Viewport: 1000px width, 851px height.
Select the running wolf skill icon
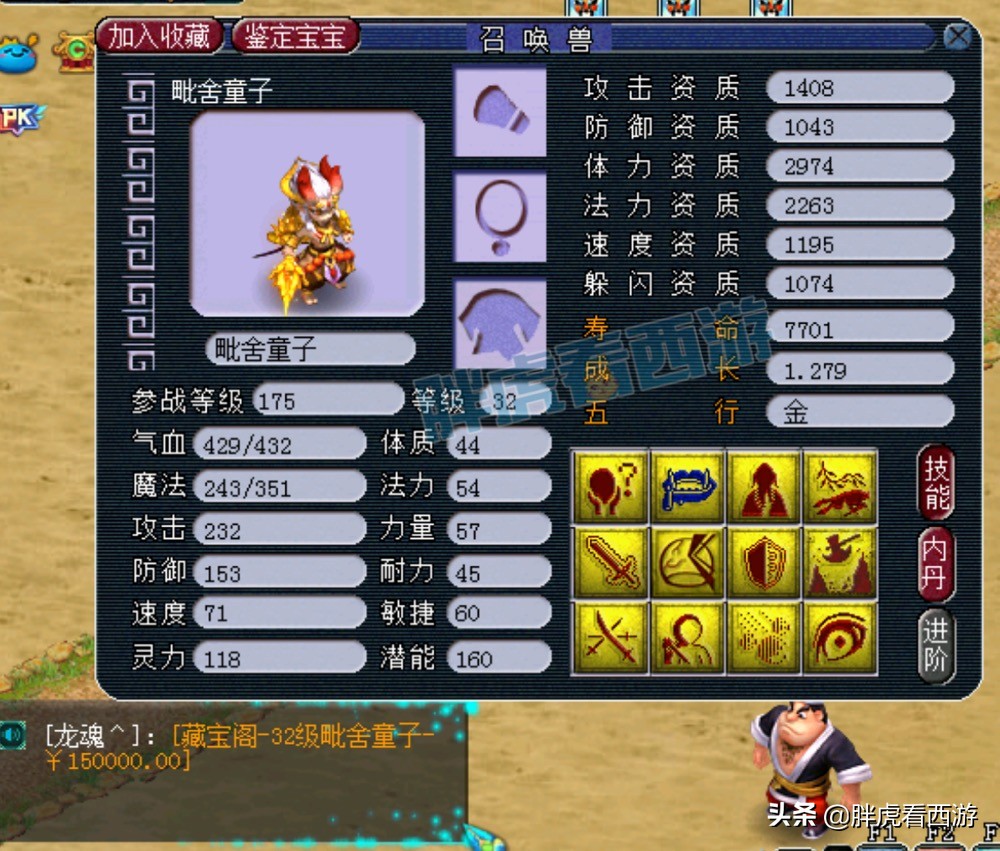tap(840, 485)
